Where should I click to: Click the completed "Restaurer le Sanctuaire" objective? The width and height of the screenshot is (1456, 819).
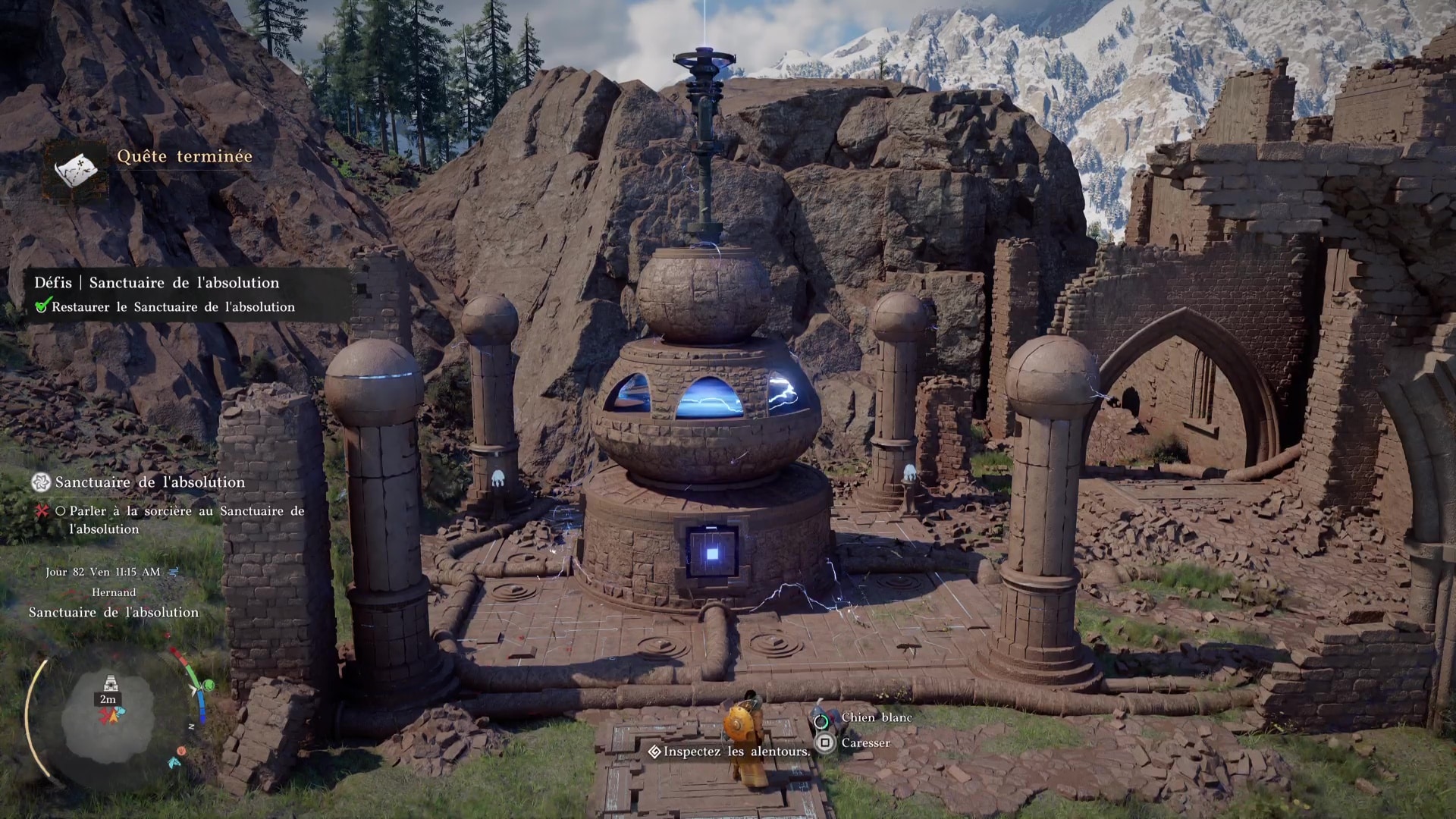[173, 307]
